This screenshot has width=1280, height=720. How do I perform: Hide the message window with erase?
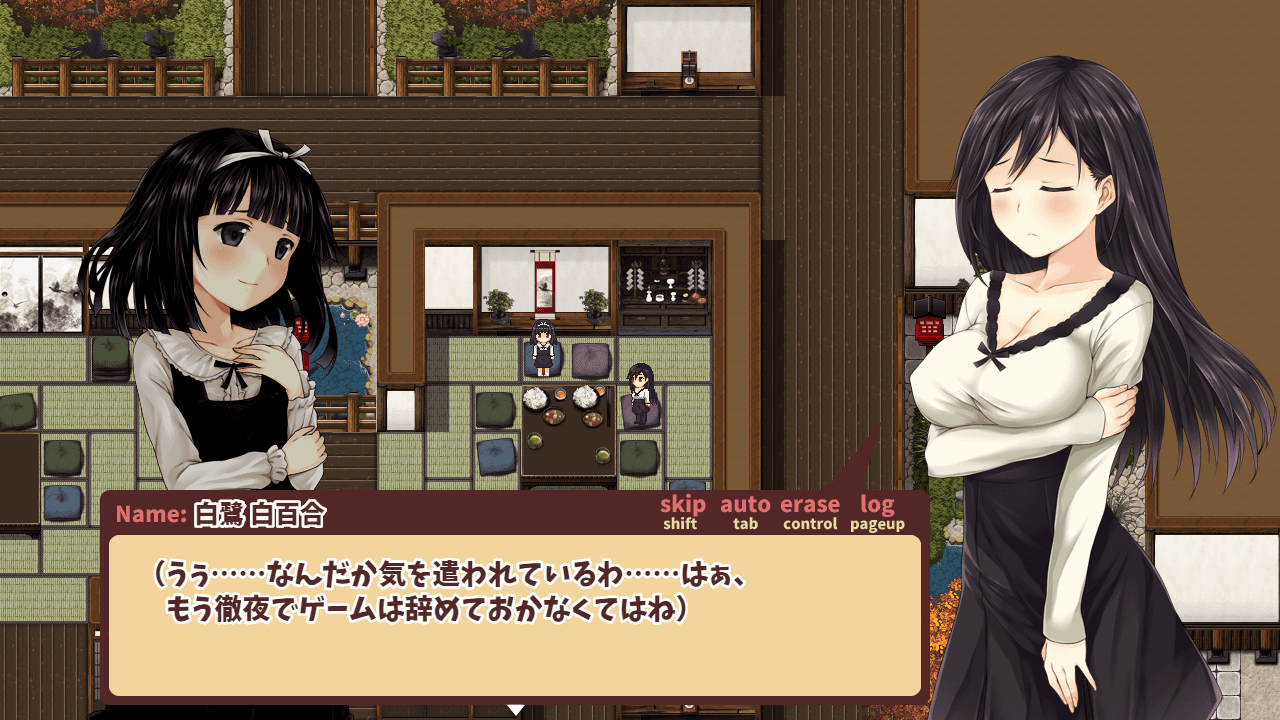coord(810,506)
